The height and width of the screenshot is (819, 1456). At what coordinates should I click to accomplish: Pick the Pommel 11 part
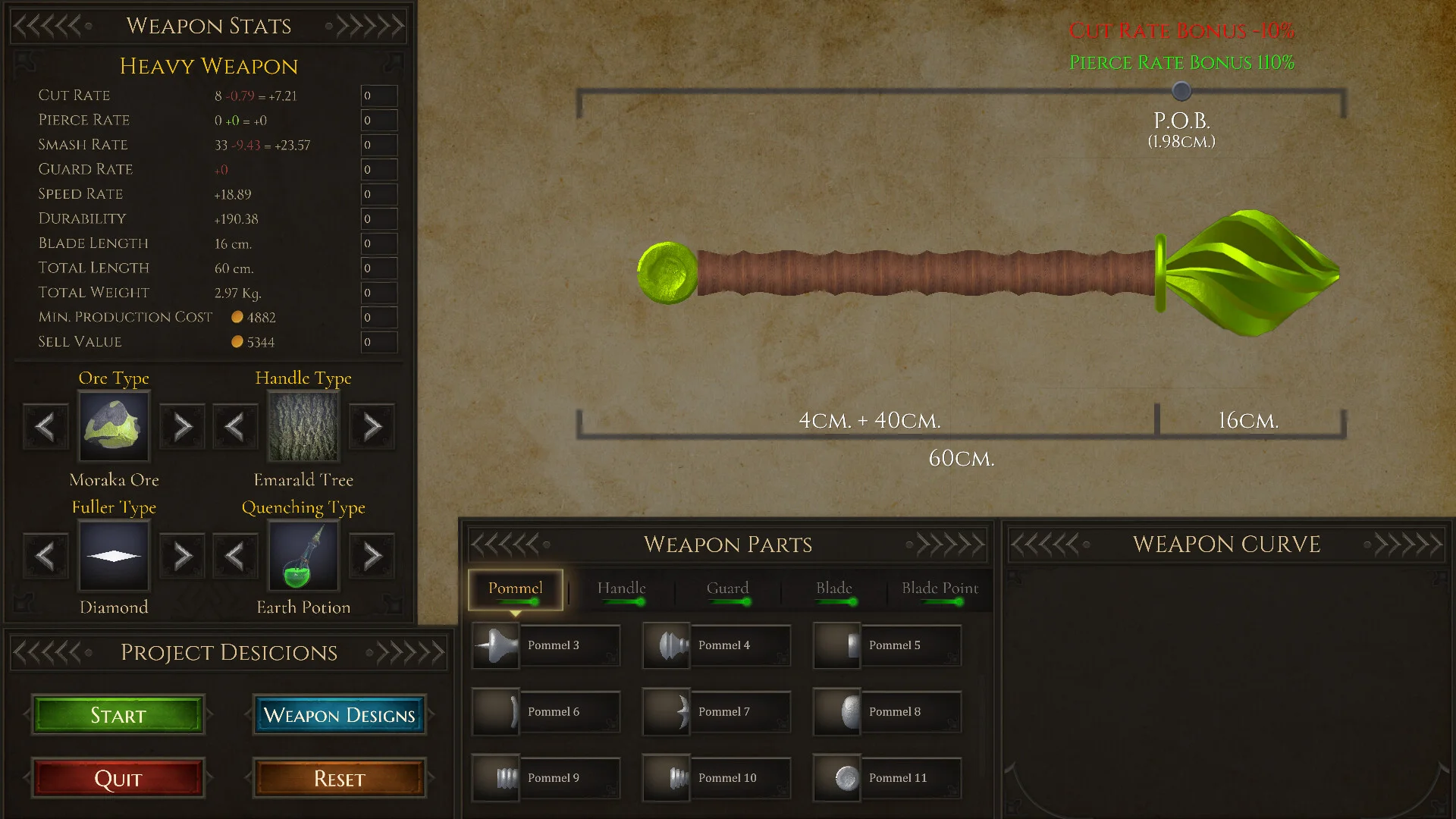click(887, 778)
